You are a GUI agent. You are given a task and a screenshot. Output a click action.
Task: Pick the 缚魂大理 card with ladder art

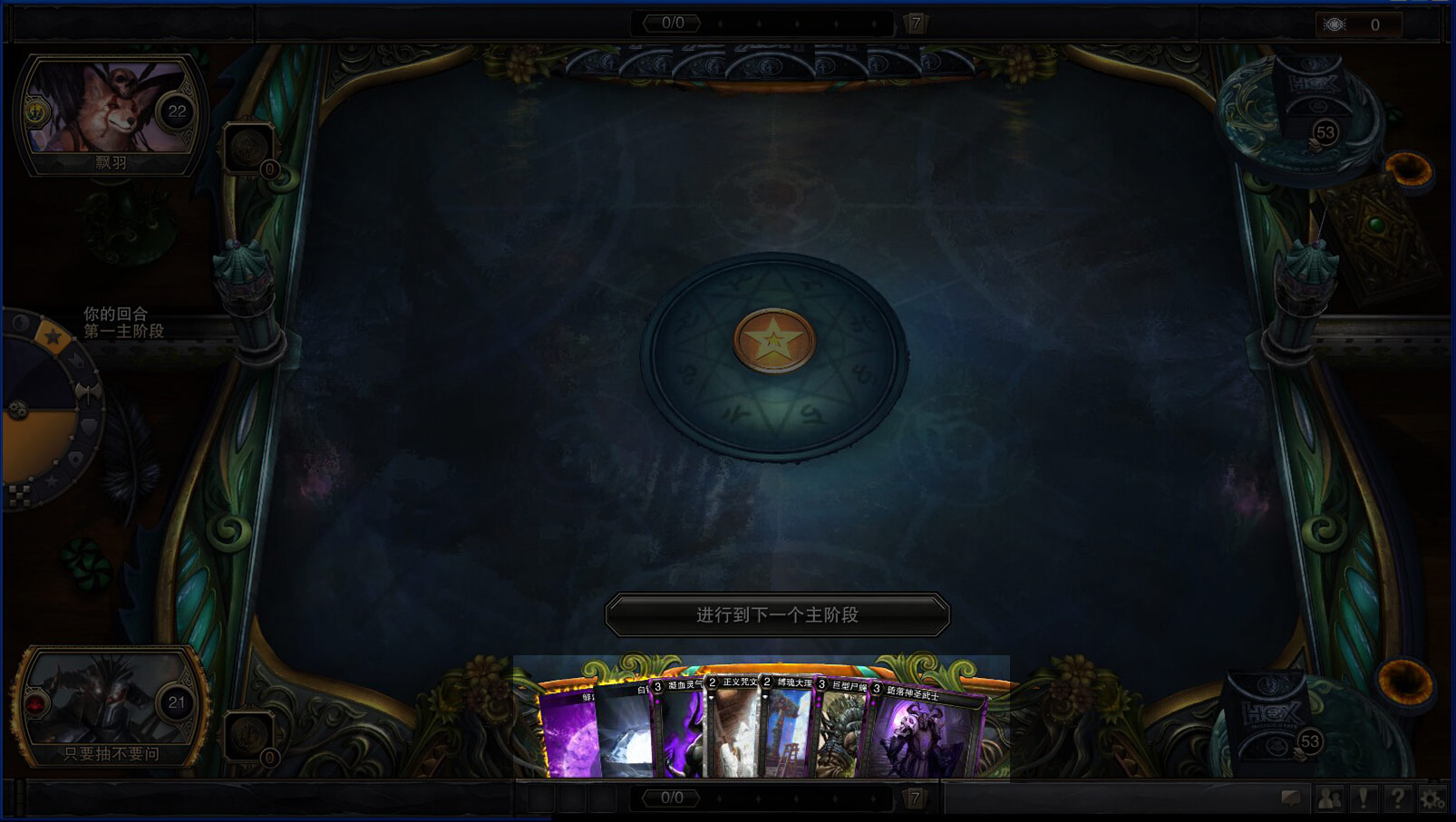(789, 734)
